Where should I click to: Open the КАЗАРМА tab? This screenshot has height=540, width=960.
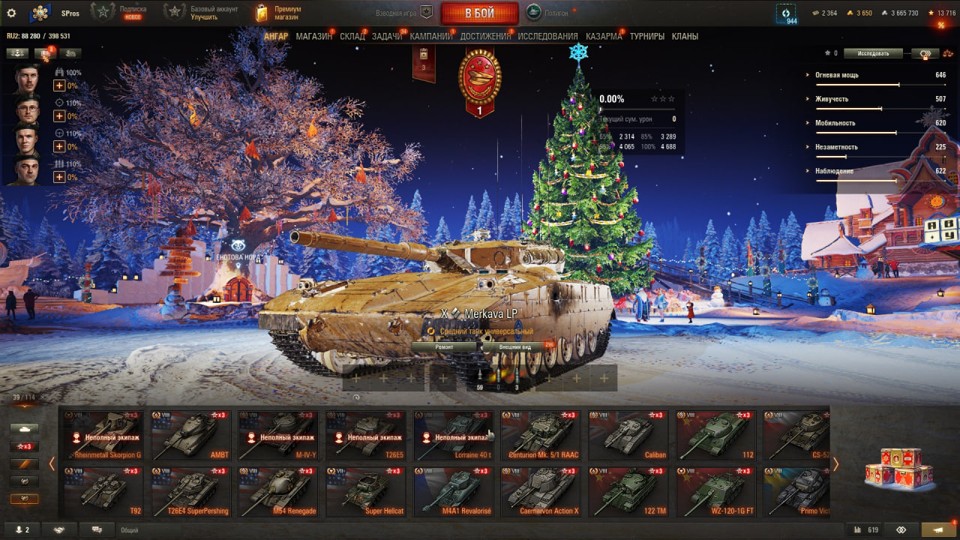pyautogui.click(x=603, y=36)
